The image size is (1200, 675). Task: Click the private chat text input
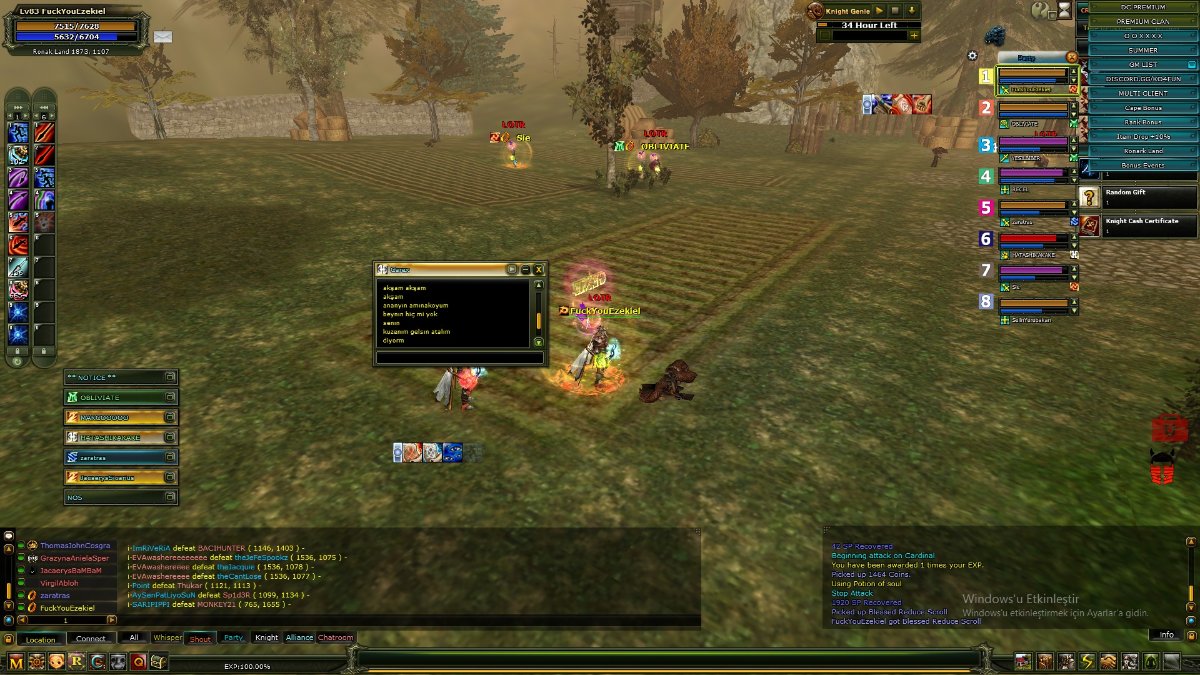[459, 357]
